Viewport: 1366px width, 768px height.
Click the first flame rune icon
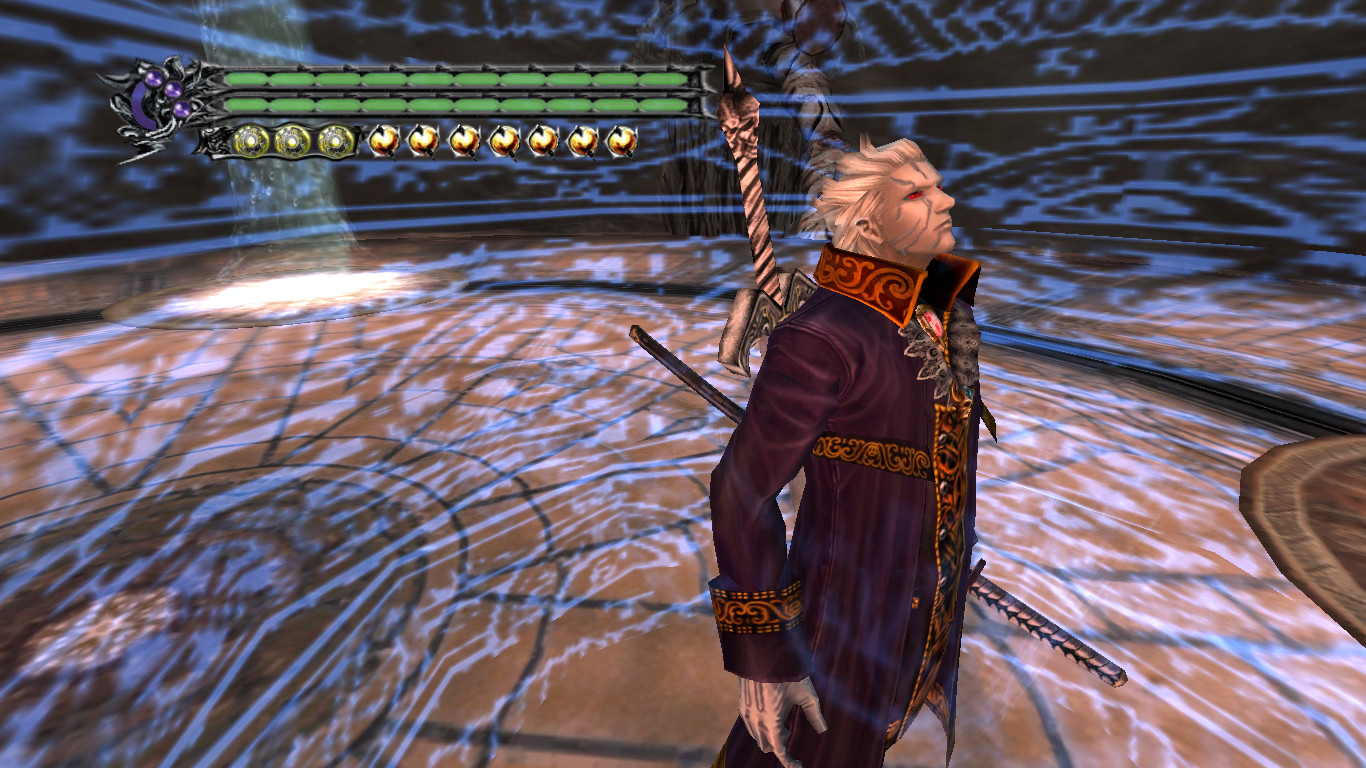click(x=383, y=140)
